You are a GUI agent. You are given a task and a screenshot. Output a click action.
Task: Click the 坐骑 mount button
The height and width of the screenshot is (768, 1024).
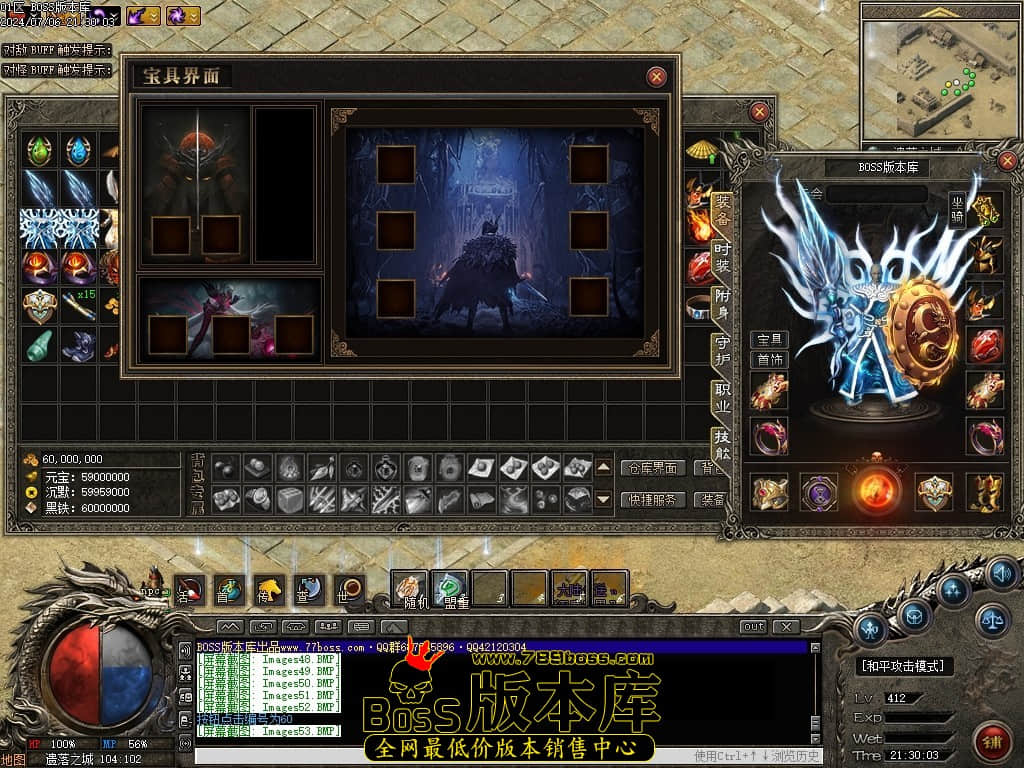point(958,211)
